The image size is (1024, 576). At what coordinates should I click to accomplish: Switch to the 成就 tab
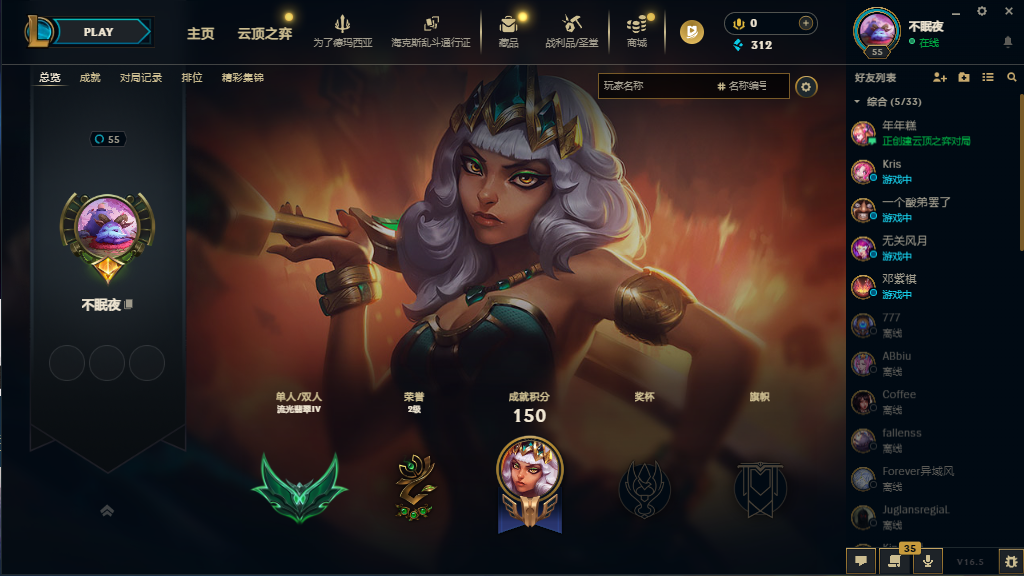(x=90, y=78)
